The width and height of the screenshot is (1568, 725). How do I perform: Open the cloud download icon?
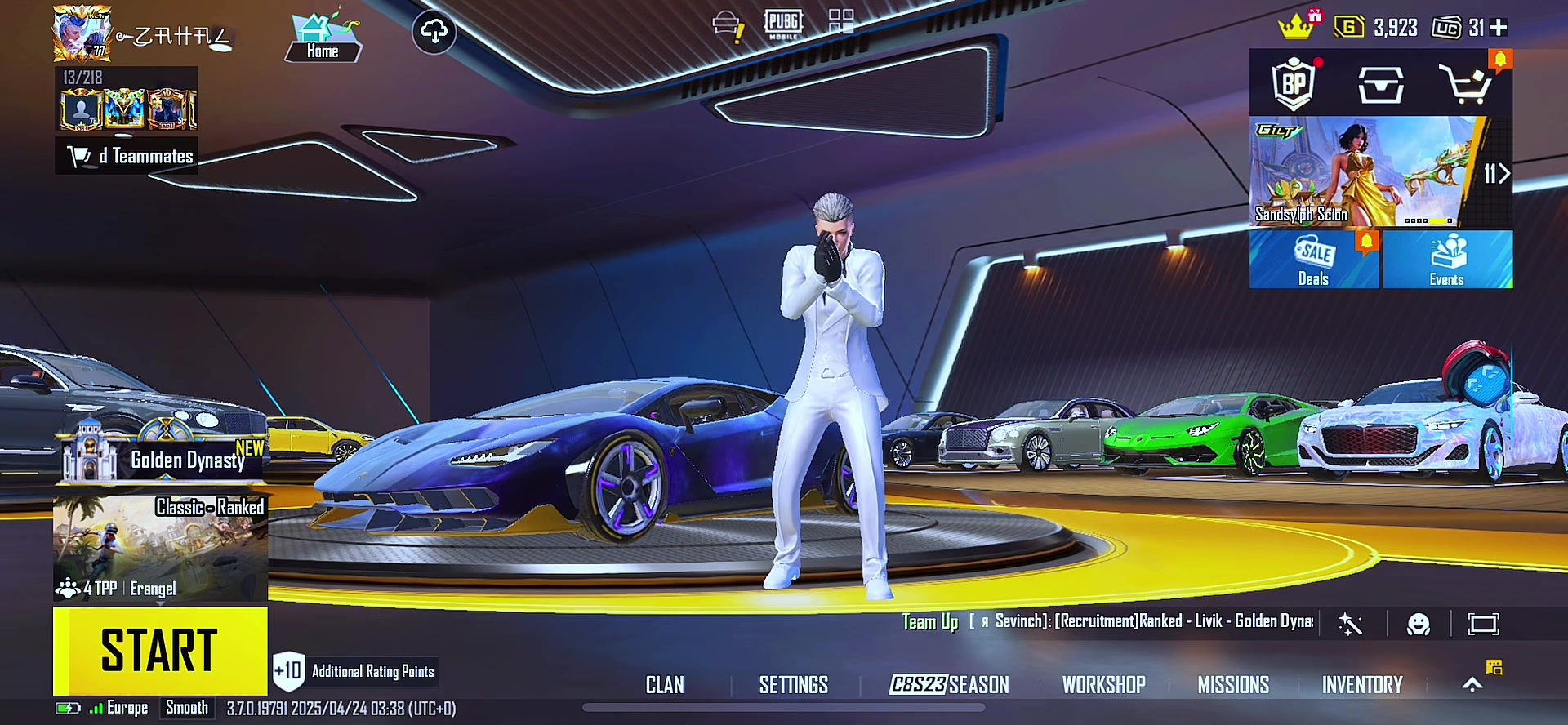click(x=434, y=32)
